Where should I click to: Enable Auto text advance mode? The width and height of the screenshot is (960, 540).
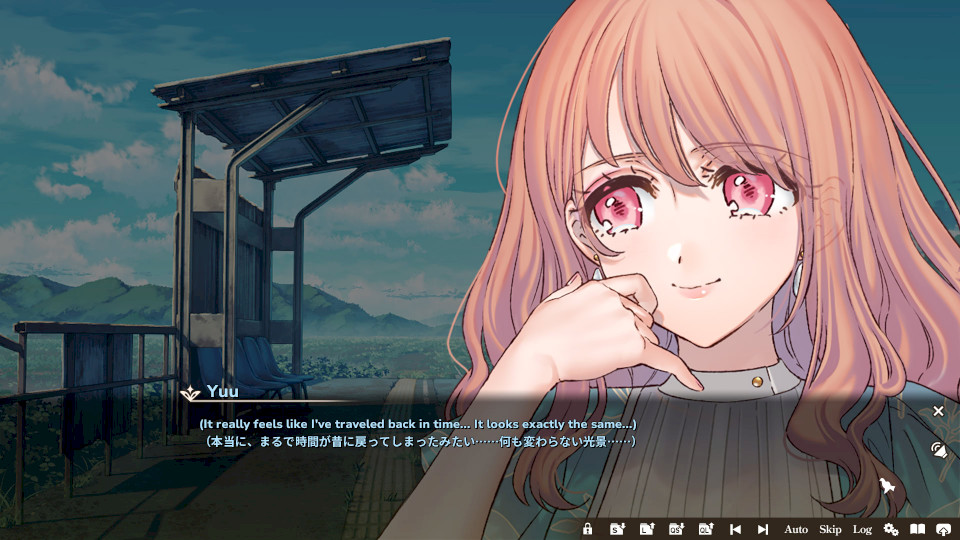[x=796, y=529]
